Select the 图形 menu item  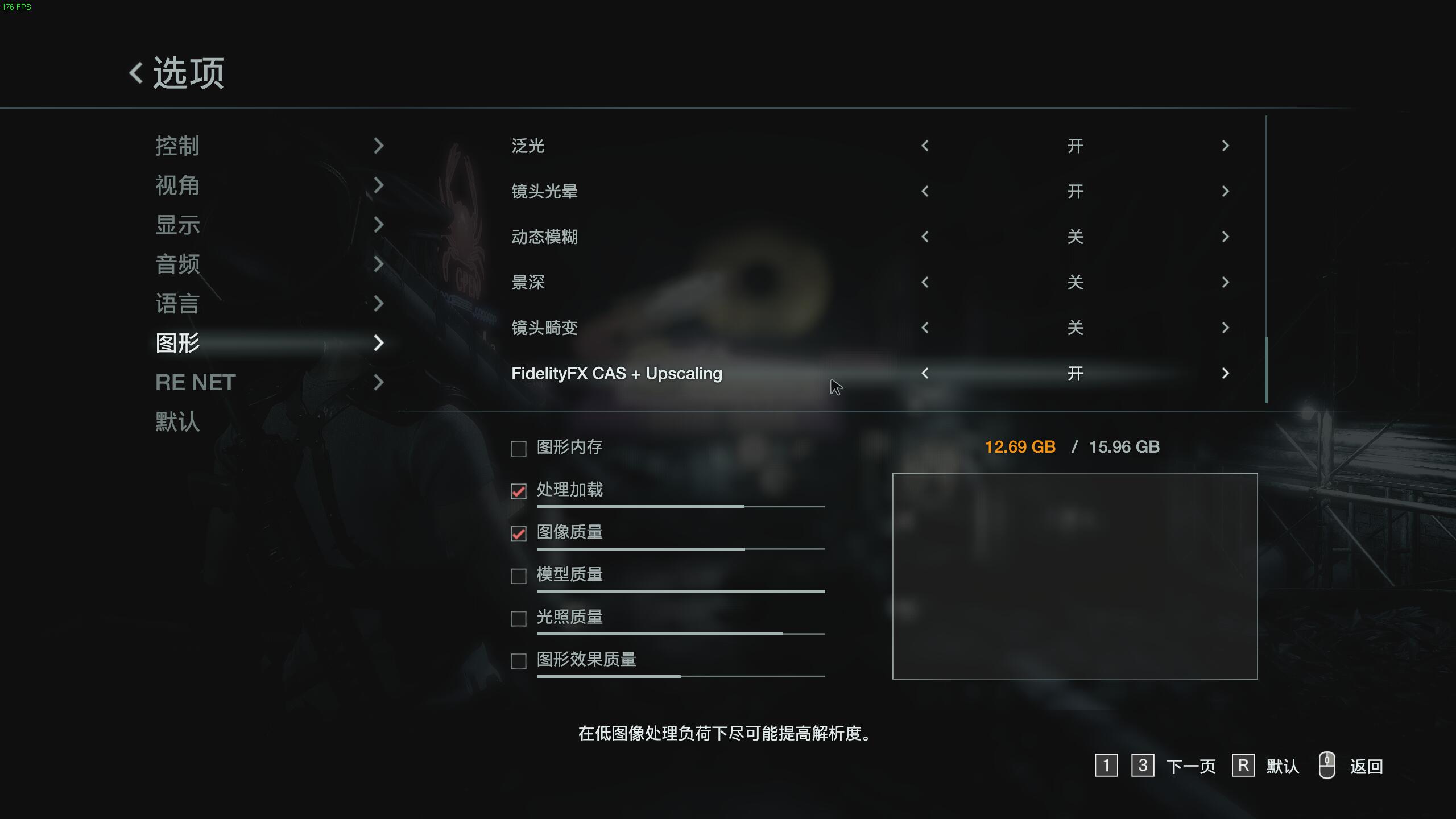[177, 344]
